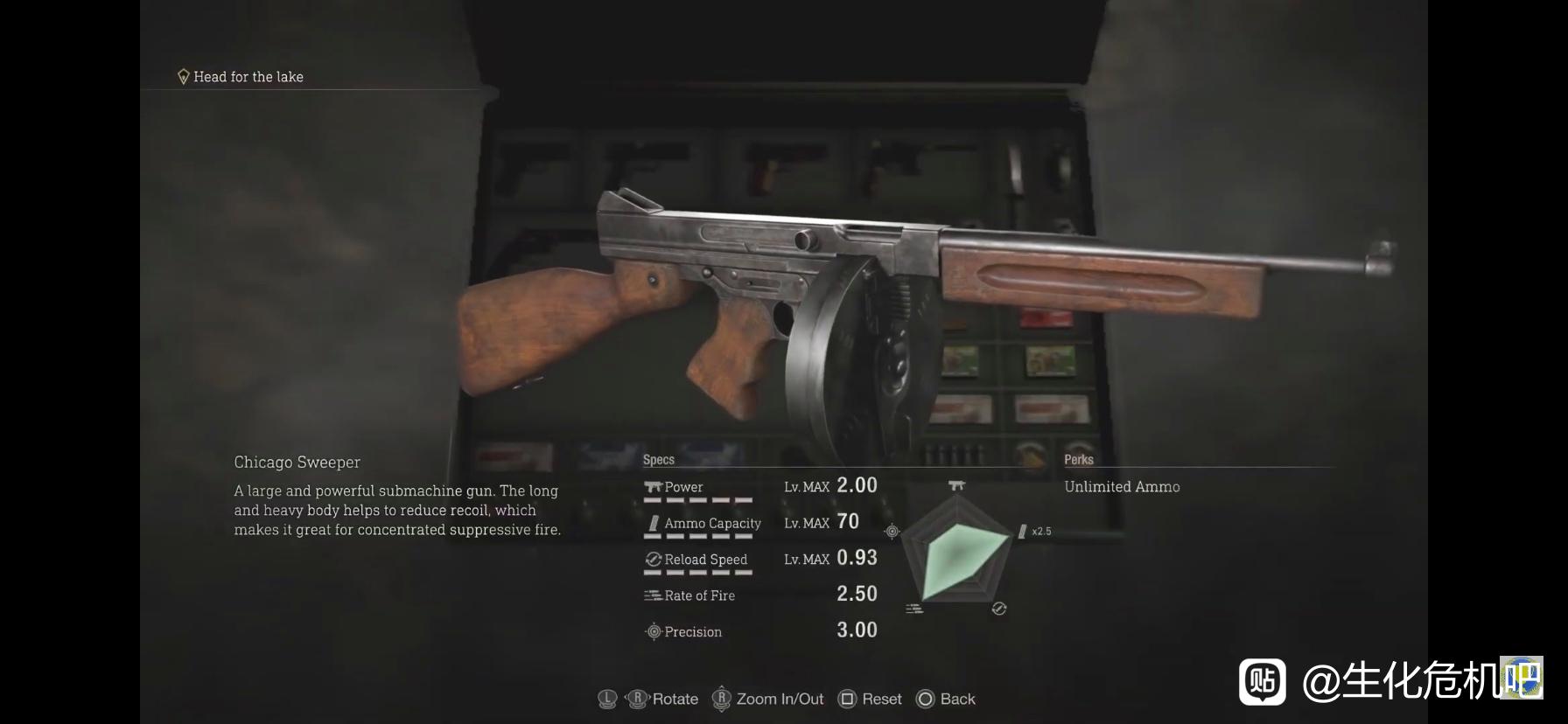
Task: Click the Unlimited Ammo perk entry
Action: (1122, 487)
